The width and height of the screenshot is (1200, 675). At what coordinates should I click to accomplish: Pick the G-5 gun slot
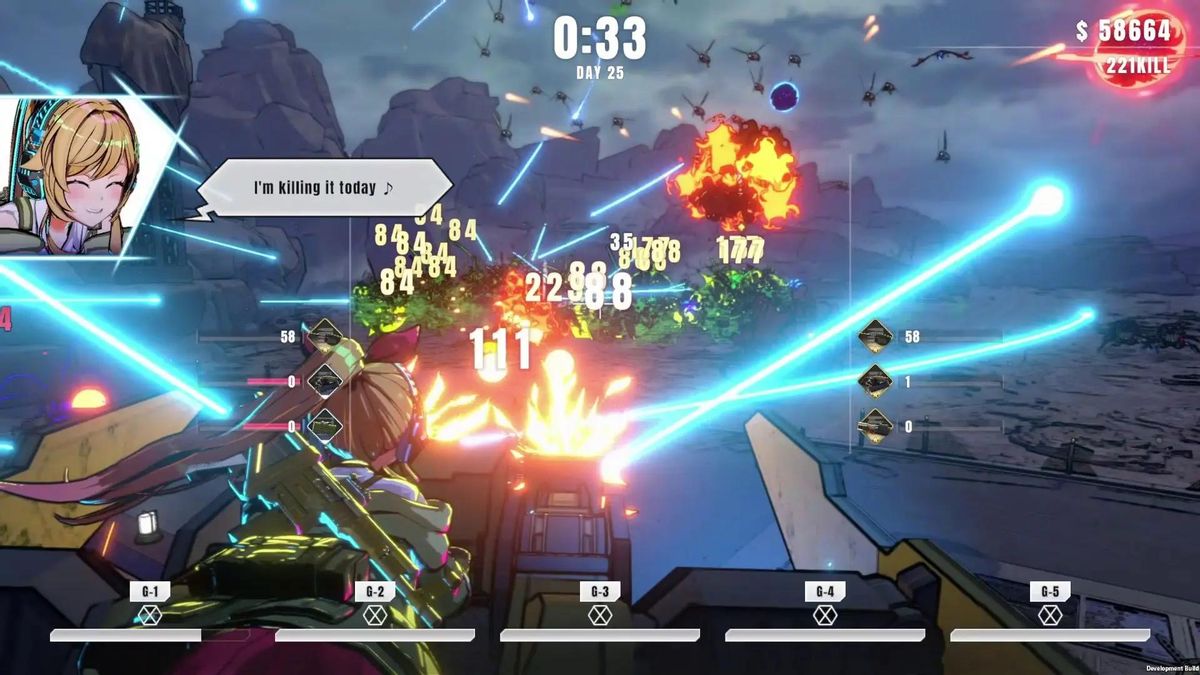coord(1049,605)
